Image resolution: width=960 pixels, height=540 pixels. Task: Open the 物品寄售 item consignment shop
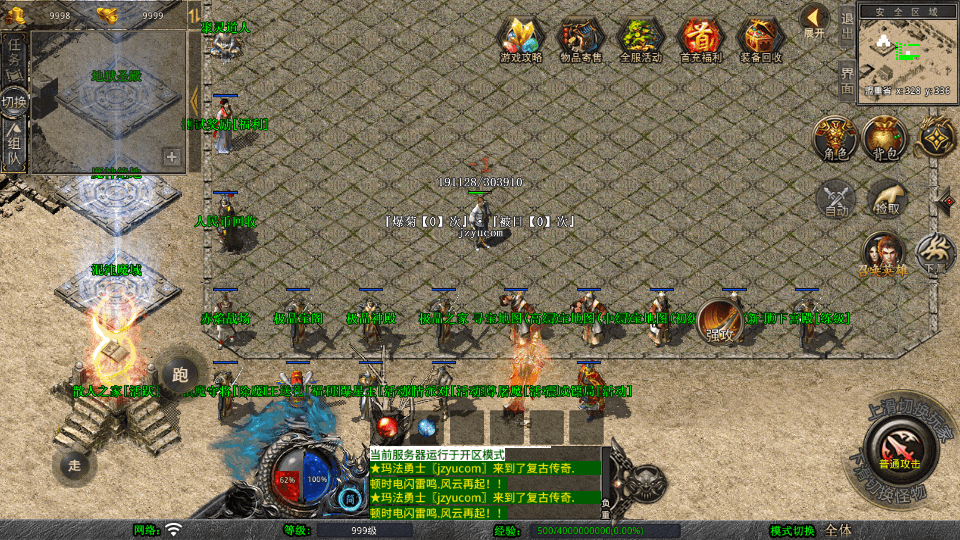pos(581,38)
